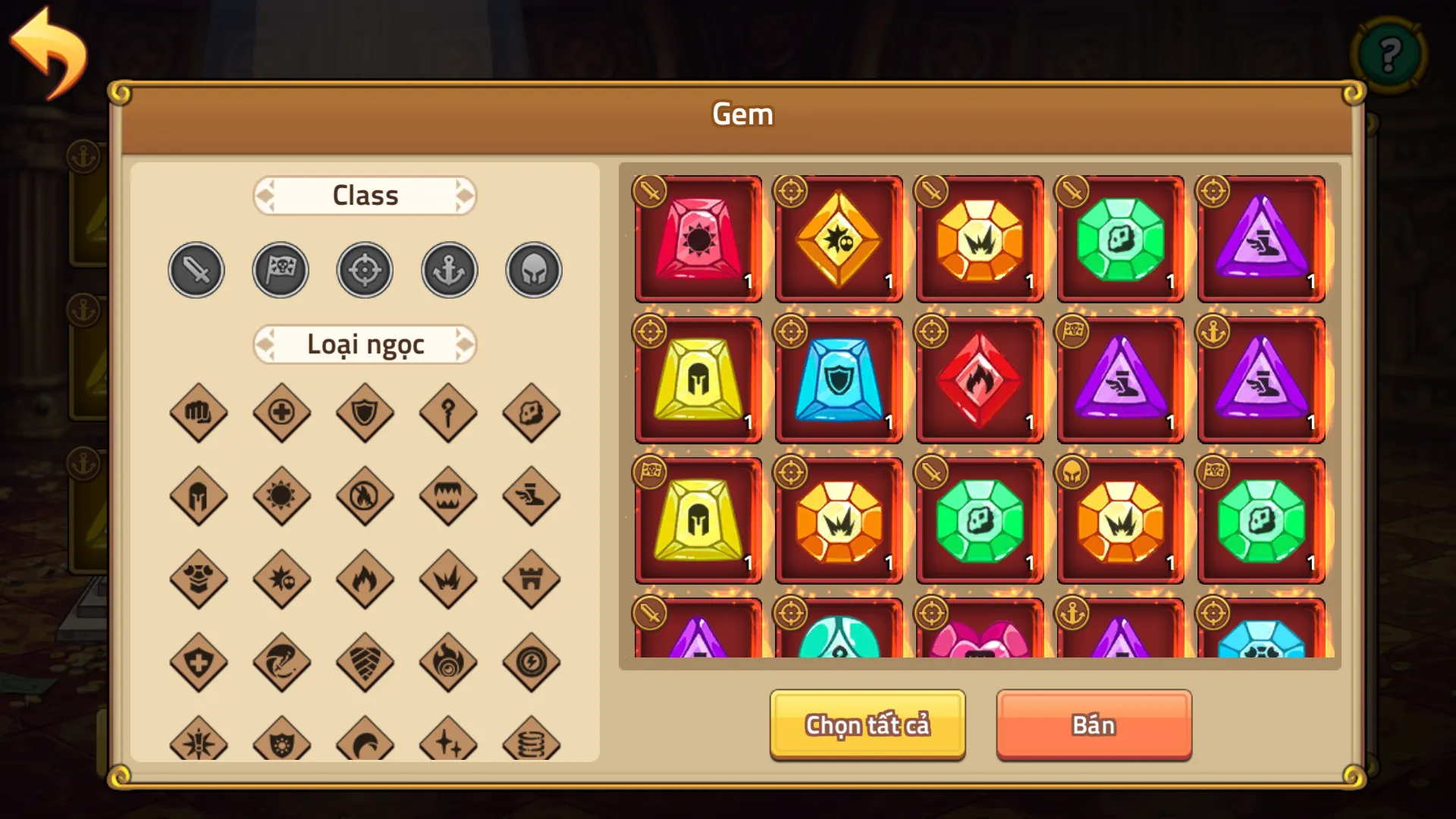Toggle the armor chestplate gem type filter
The image size is (1456, 819).
coord(199,580)
